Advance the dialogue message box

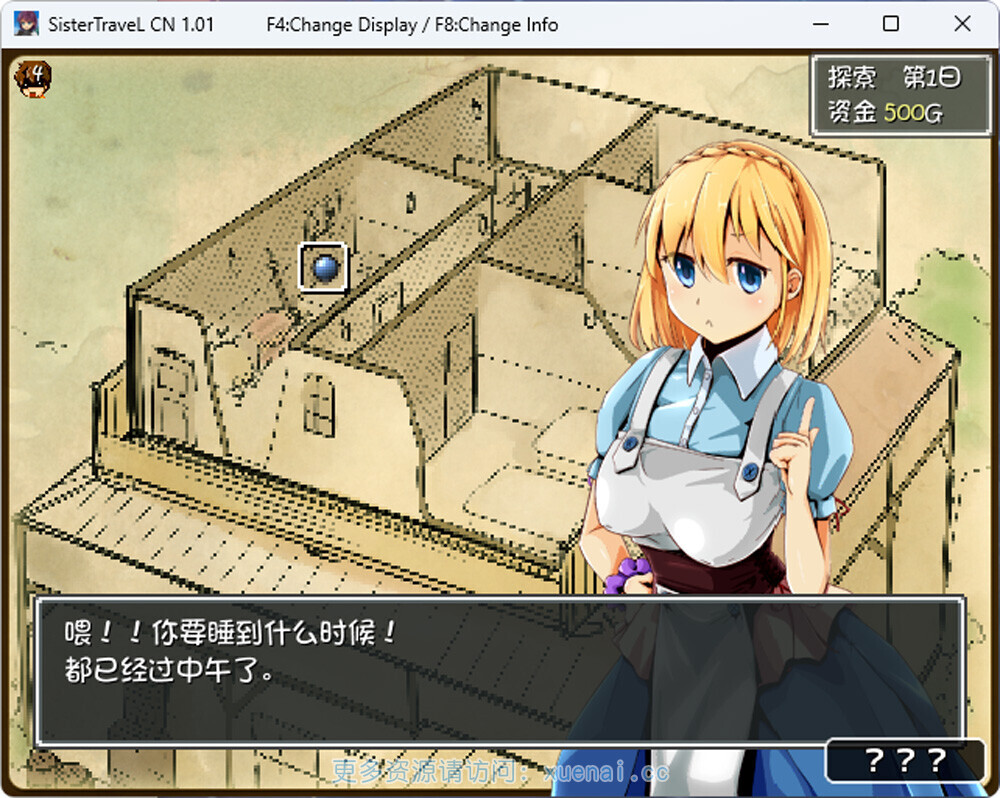click(x=500, y=672)
